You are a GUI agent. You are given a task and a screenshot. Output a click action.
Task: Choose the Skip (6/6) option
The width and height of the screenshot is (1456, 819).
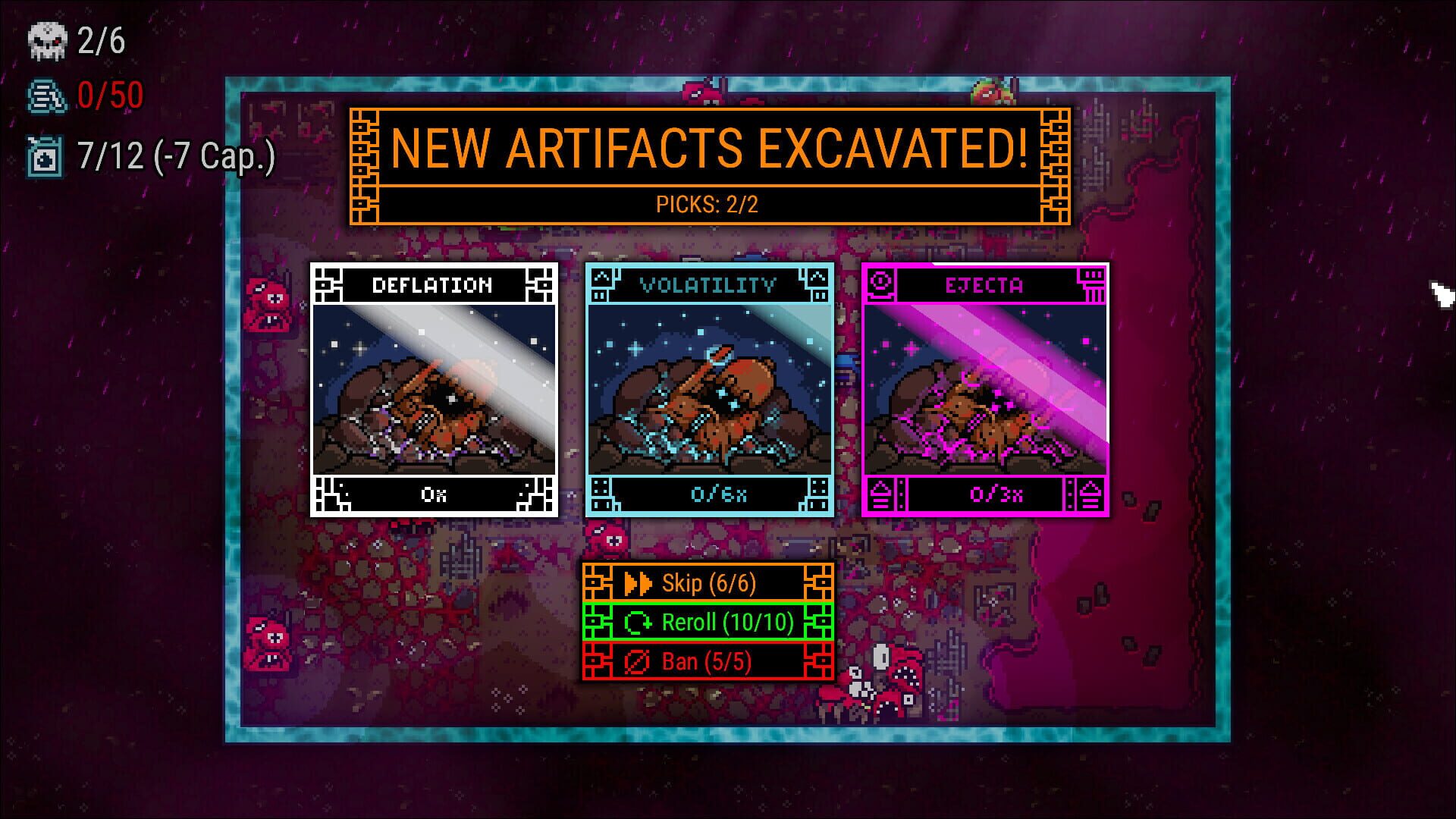tap(707, 584)
